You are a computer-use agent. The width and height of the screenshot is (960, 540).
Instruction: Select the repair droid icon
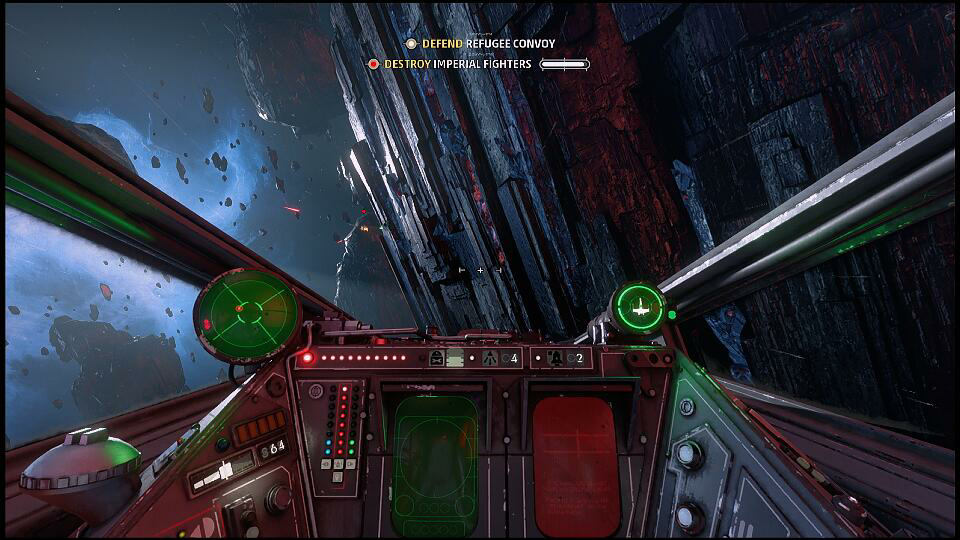pyautogui.click(x=438, y=358)
